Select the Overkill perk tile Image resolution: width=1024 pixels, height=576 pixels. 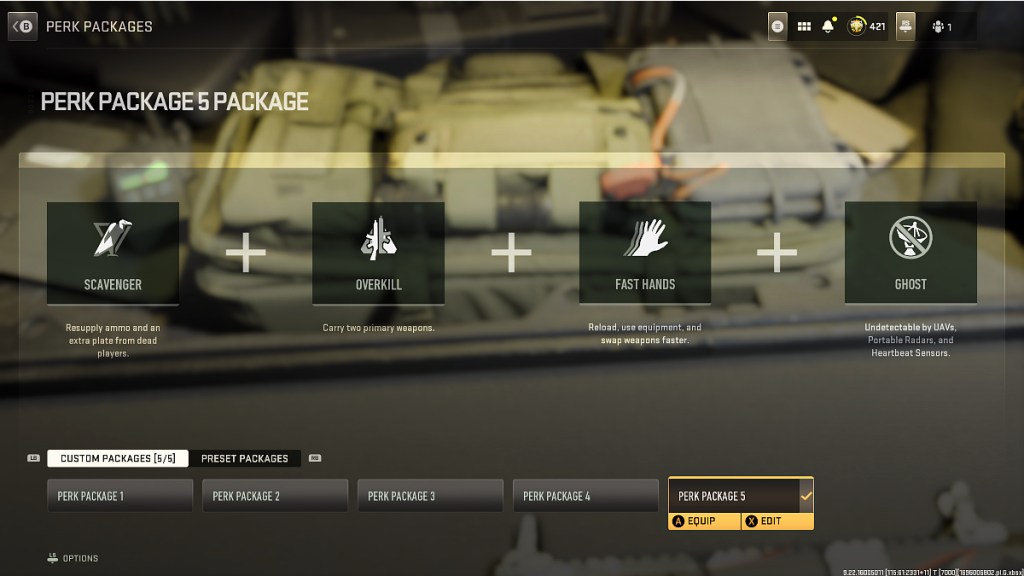378,253
